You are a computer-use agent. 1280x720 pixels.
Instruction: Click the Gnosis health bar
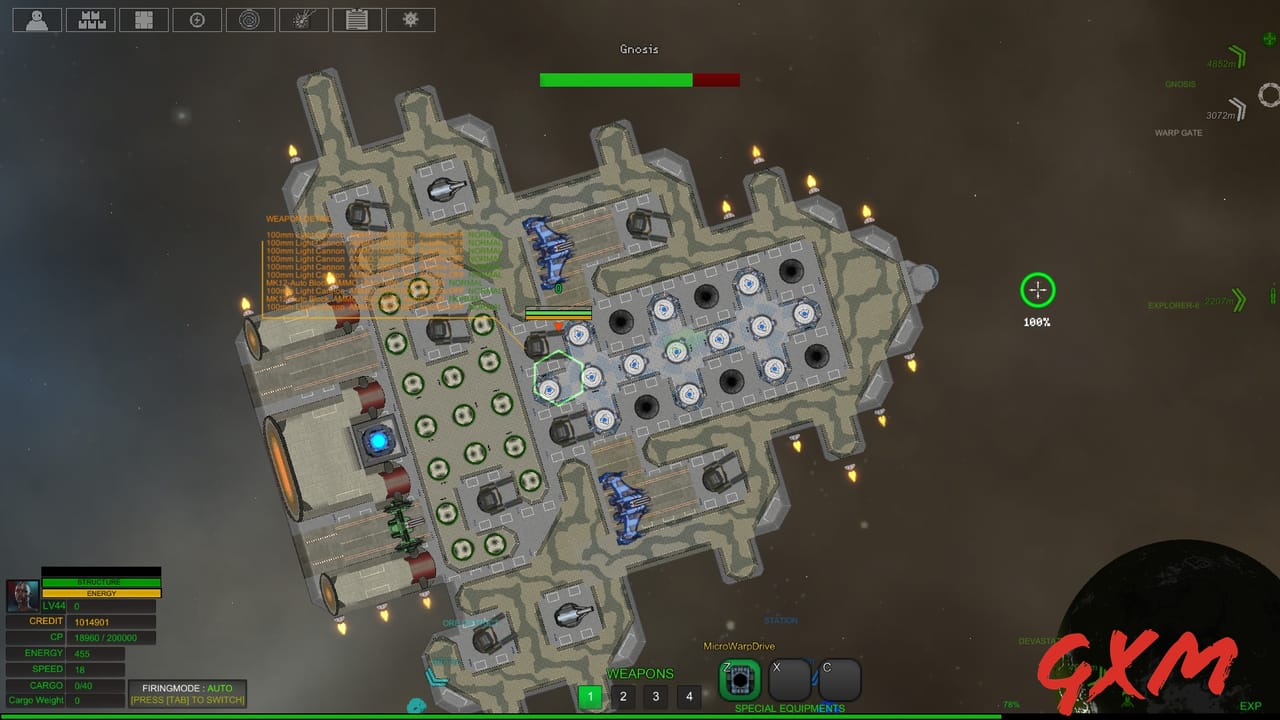(639, 79)
